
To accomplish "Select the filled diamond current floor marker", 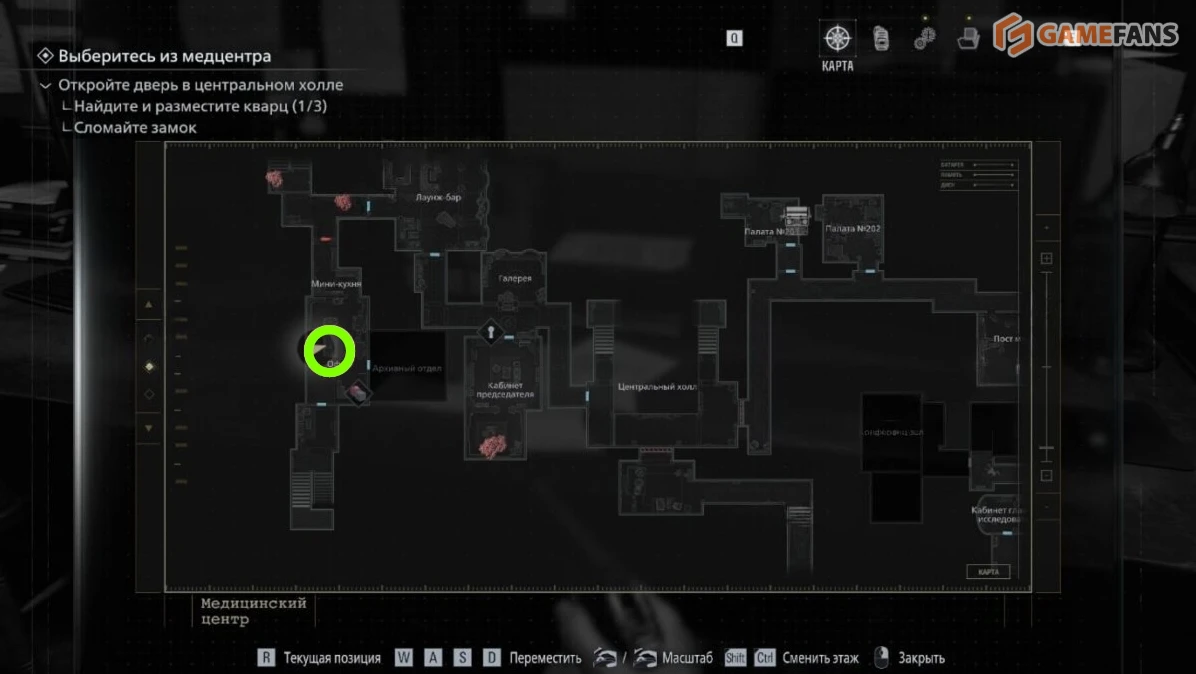I will point(149,367).
